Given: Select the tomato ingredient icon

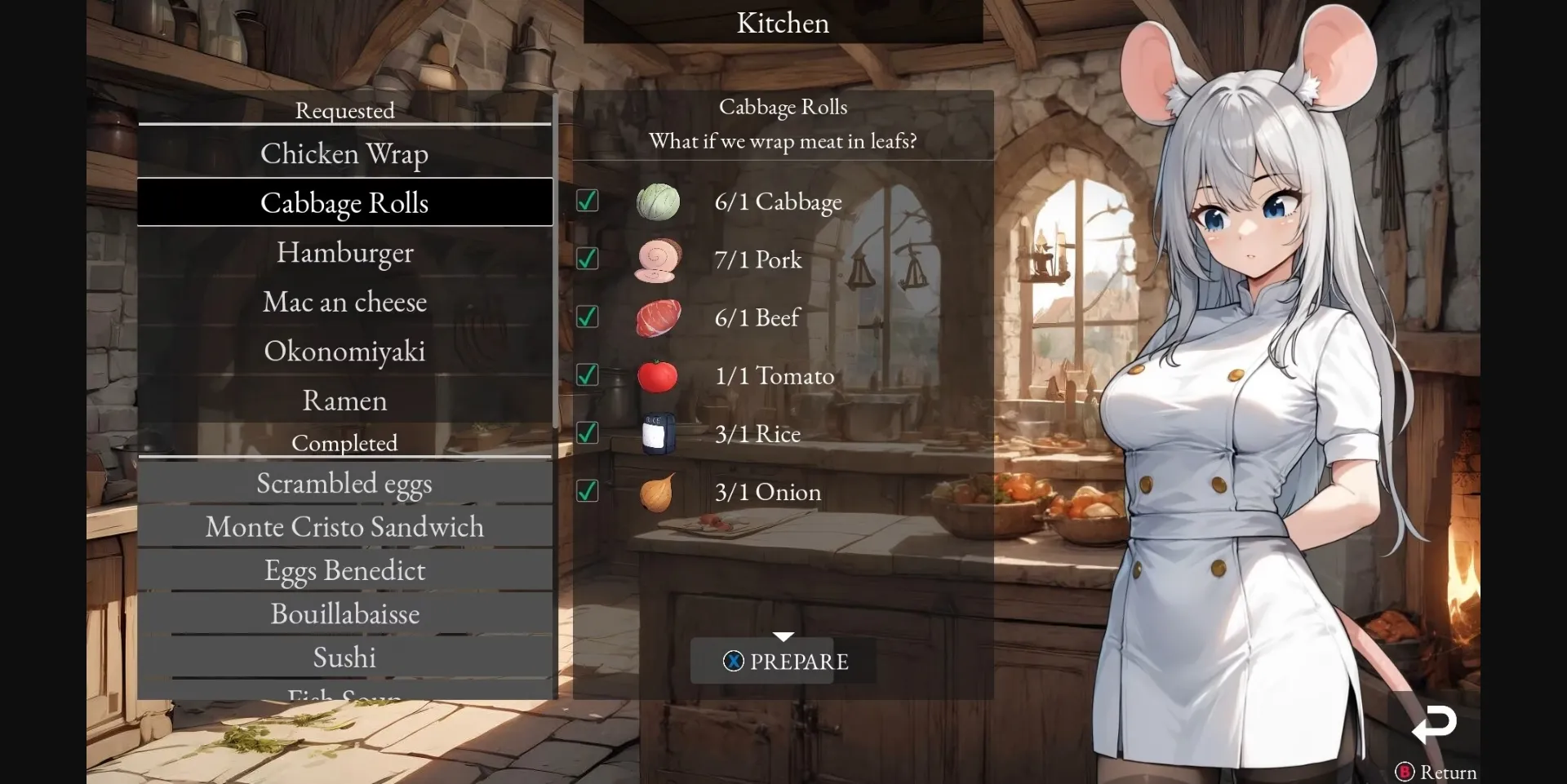Looking at the screenshot, I should (x=658, y=375).
